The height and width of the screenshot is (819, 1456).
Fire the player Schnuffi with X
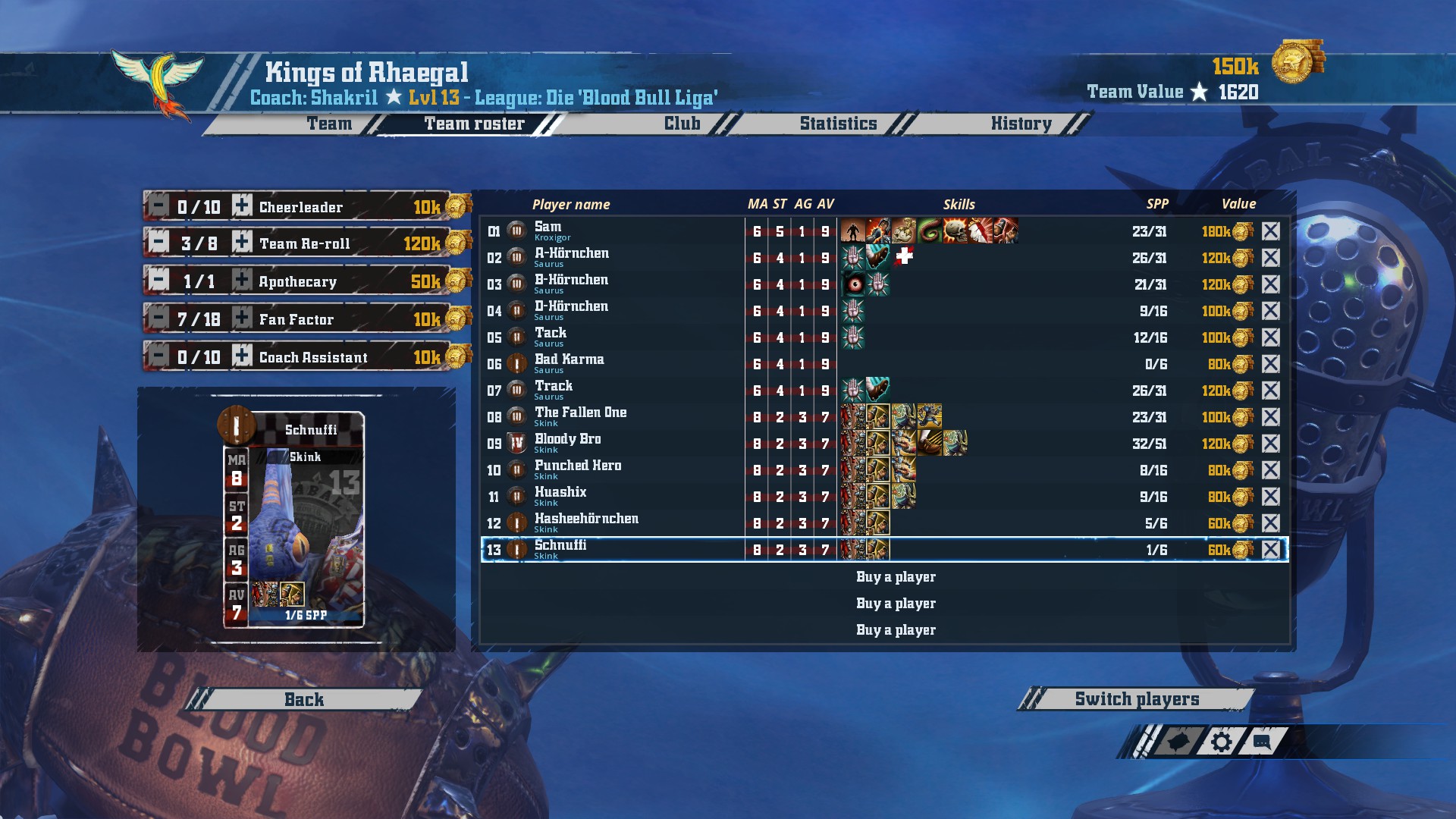pos(1271,550)
